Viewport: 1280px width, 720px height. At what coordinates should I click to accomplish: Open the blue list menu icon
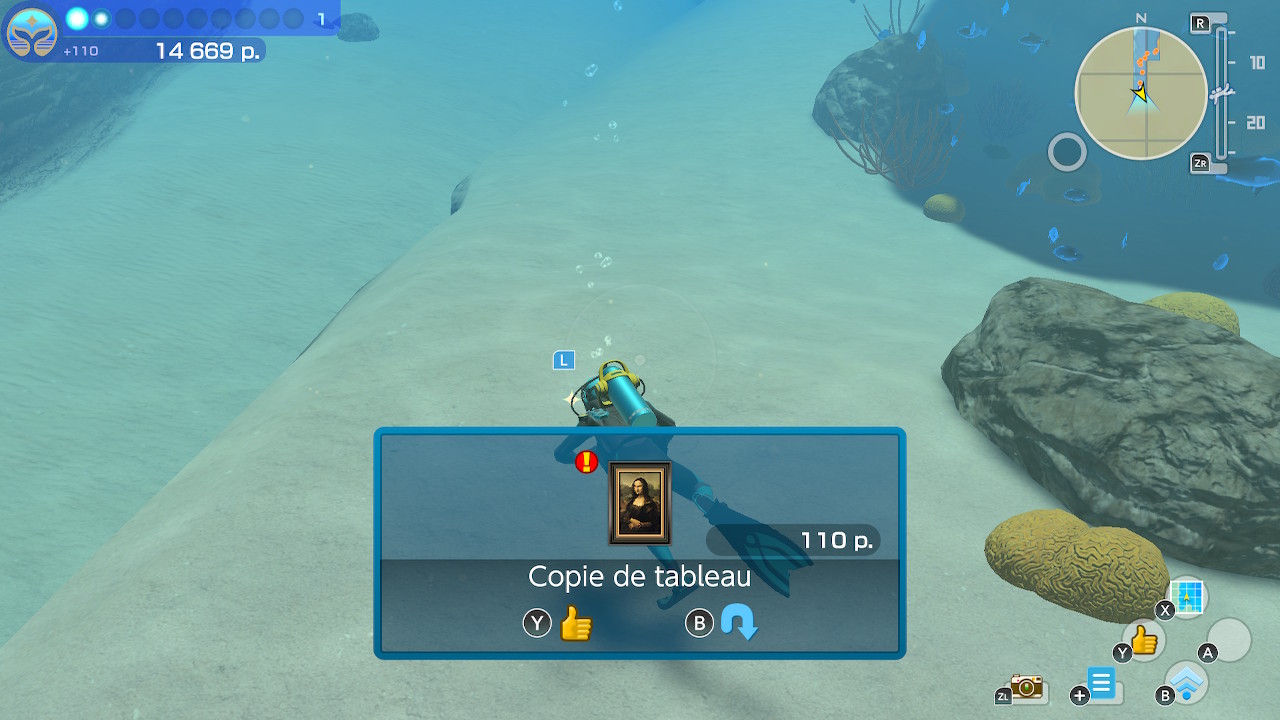pos(1102,685)
